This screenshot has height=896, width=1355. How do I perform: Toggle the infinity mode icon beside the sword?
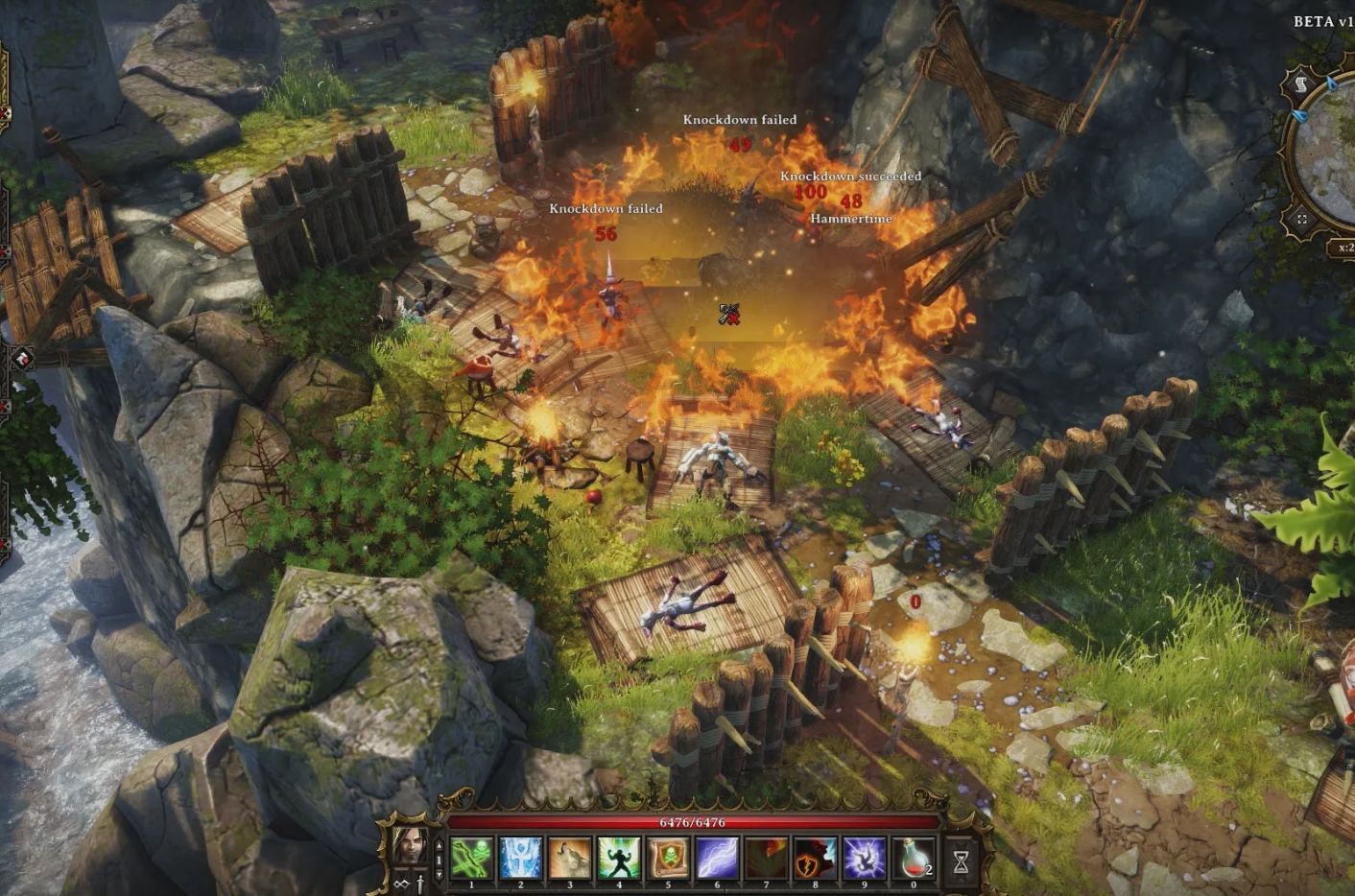[400, 883]
